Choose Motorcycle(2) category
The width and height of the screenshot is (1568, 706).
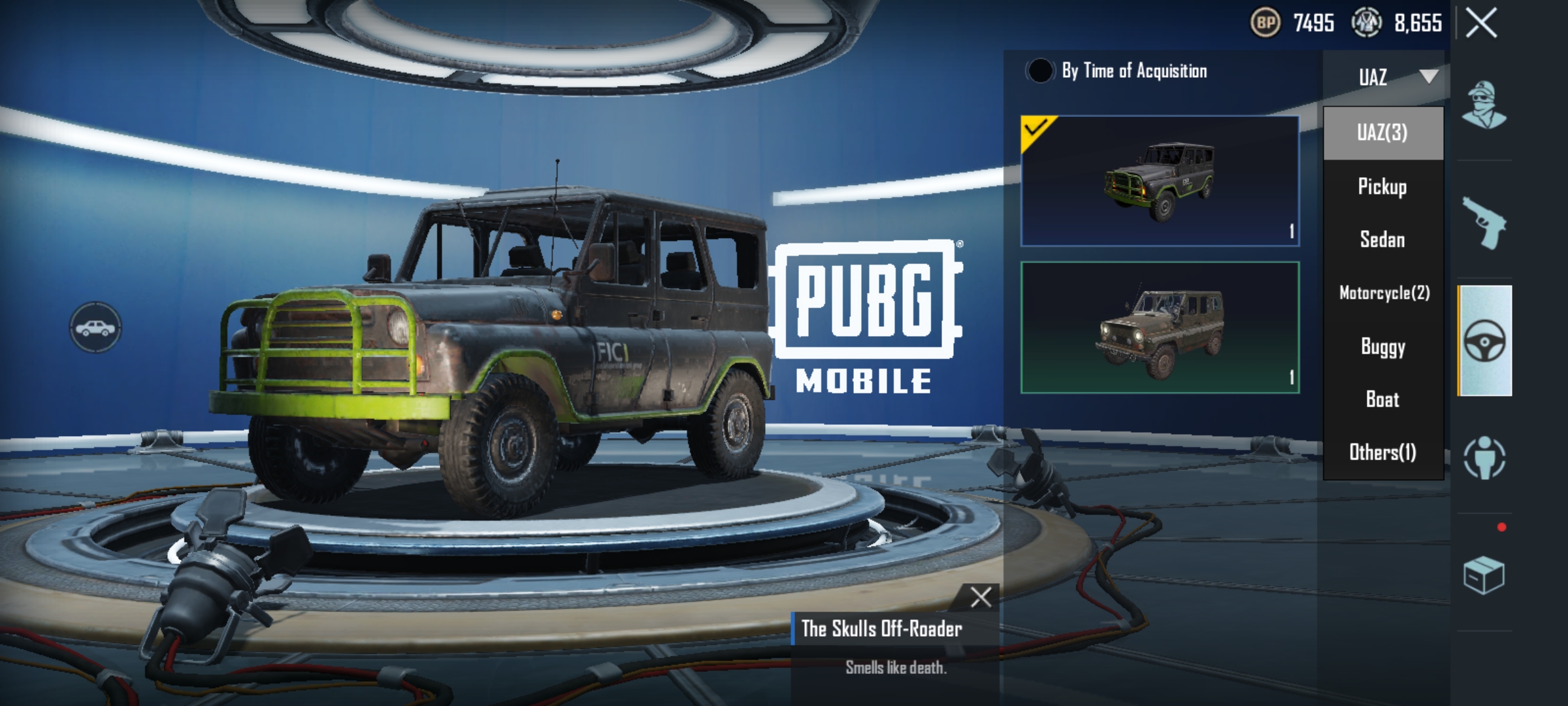[1384, 293]
